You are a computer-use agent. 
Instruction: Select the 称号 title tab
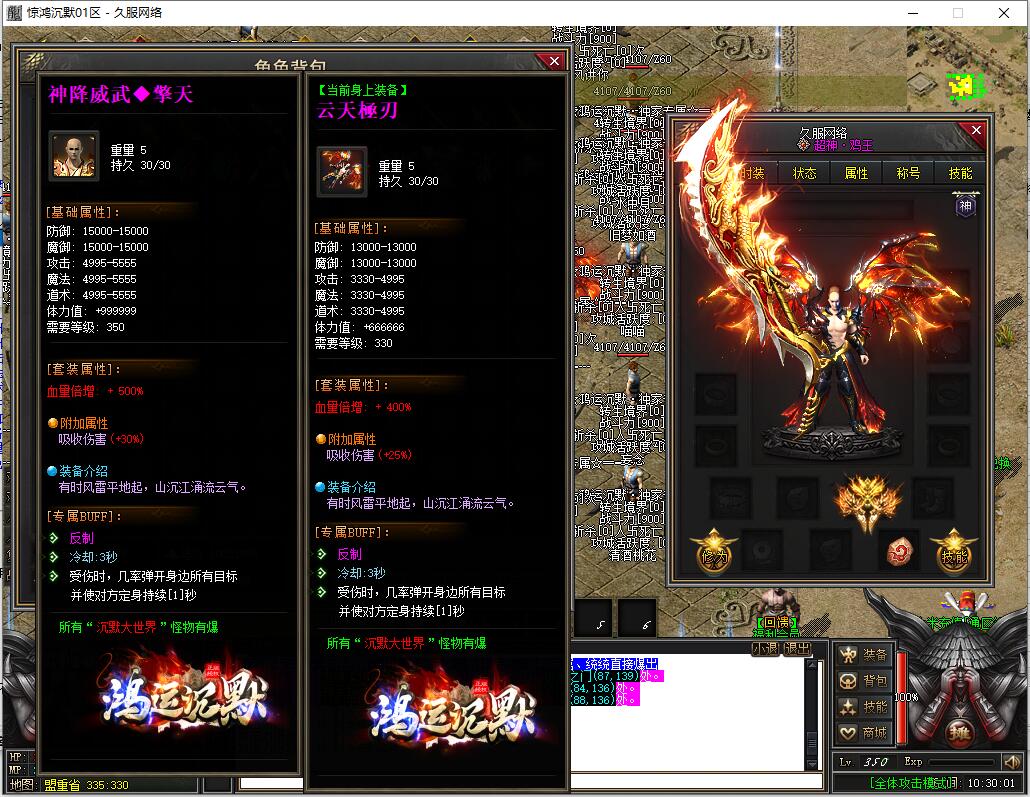coord(908,173)
